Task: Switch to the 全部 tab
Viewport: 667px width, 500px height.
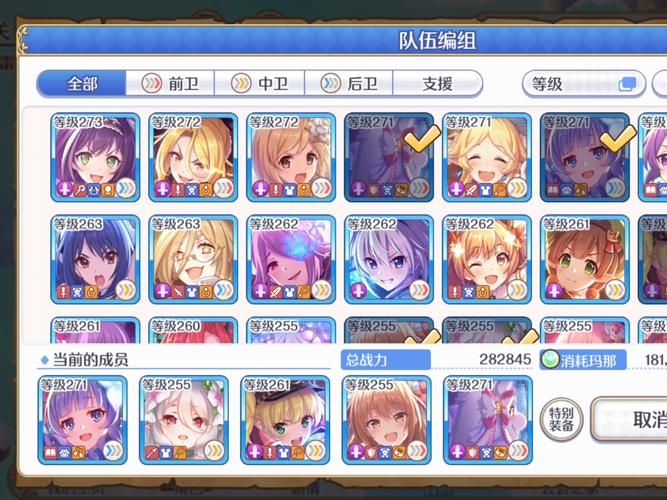Action: (x=82, y=84)
